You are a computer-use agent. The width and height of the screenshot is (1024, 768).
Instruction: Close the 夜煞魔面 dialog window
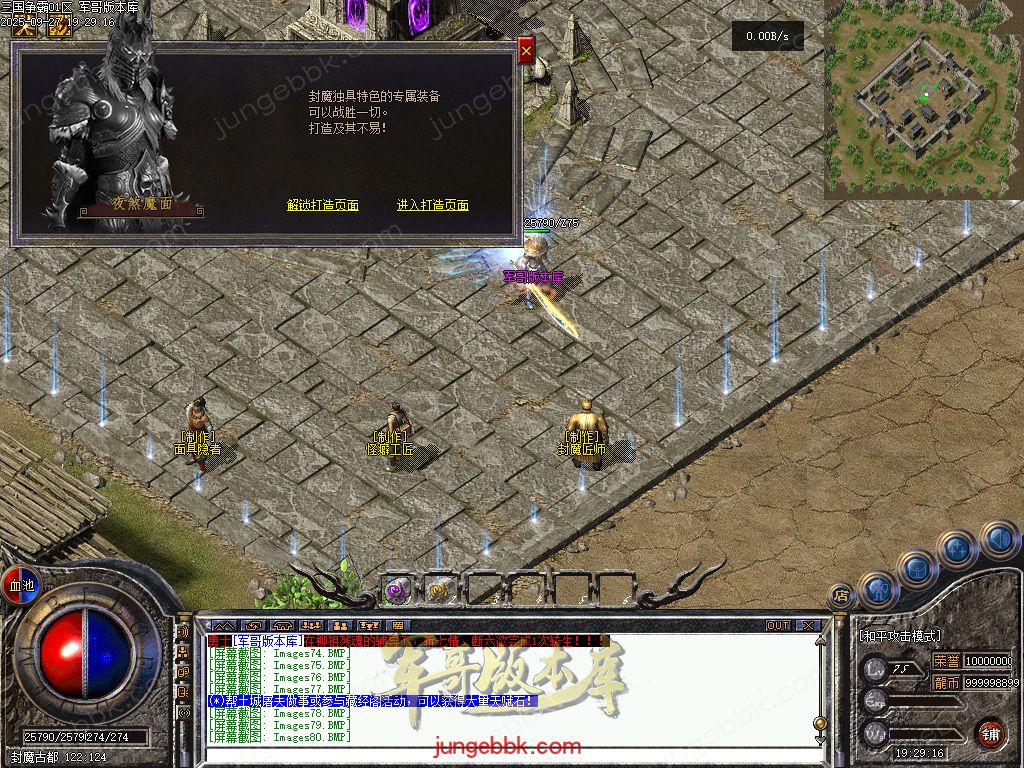click(x=526, y=48)
